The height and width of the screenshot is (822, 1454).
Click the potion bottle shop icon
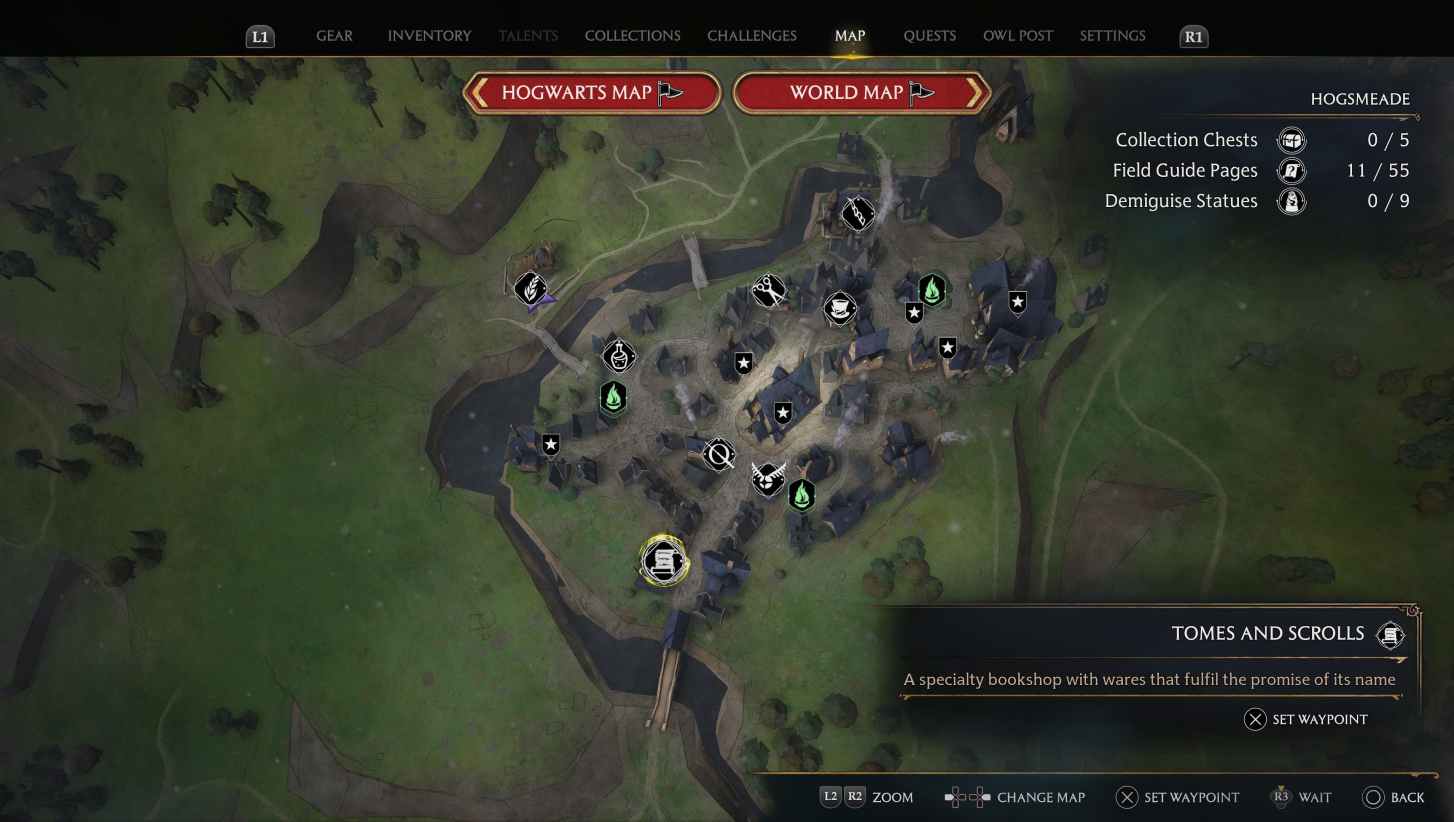(x=618, y=356)
